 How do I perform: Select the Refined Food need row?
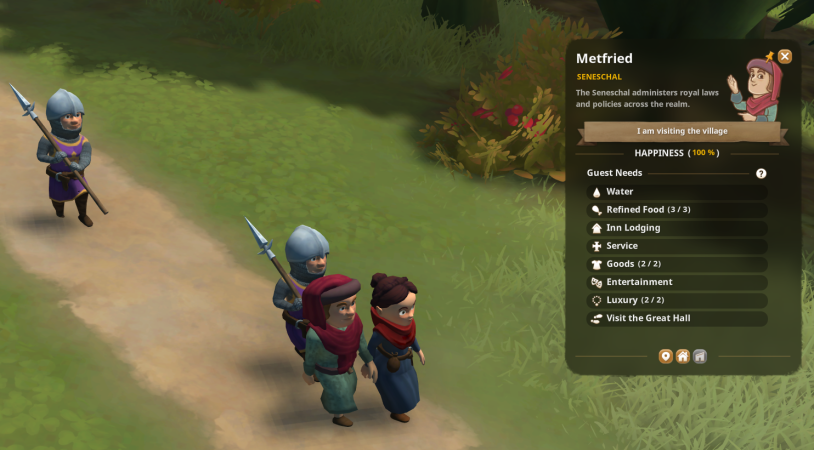click(677, 210)
